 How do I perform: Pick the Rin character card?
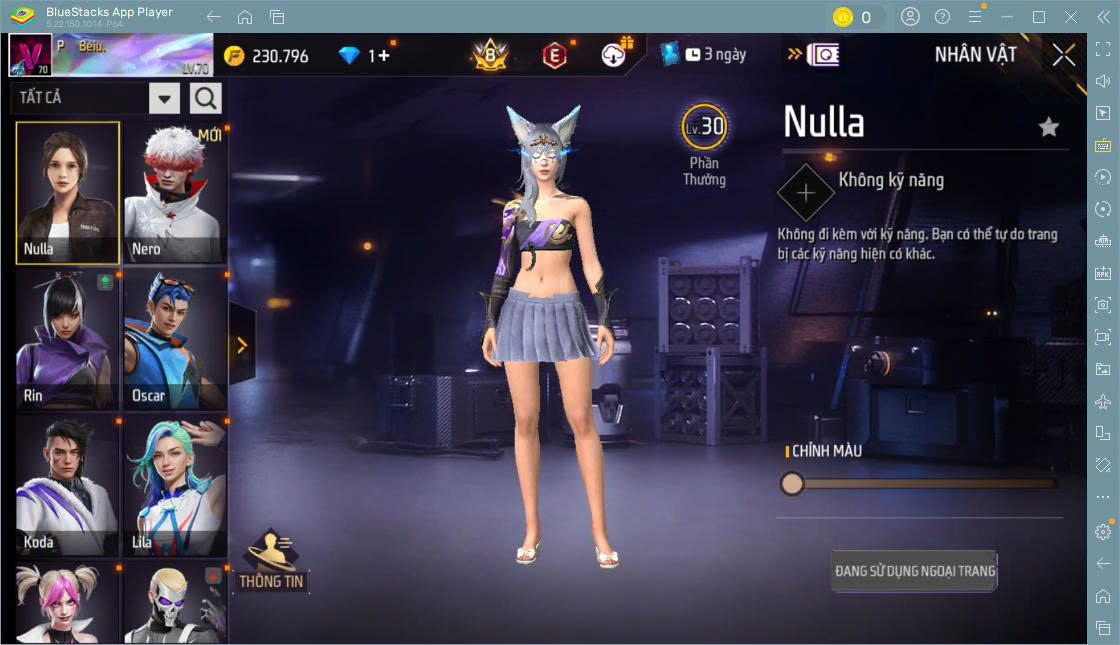point(68,340)
